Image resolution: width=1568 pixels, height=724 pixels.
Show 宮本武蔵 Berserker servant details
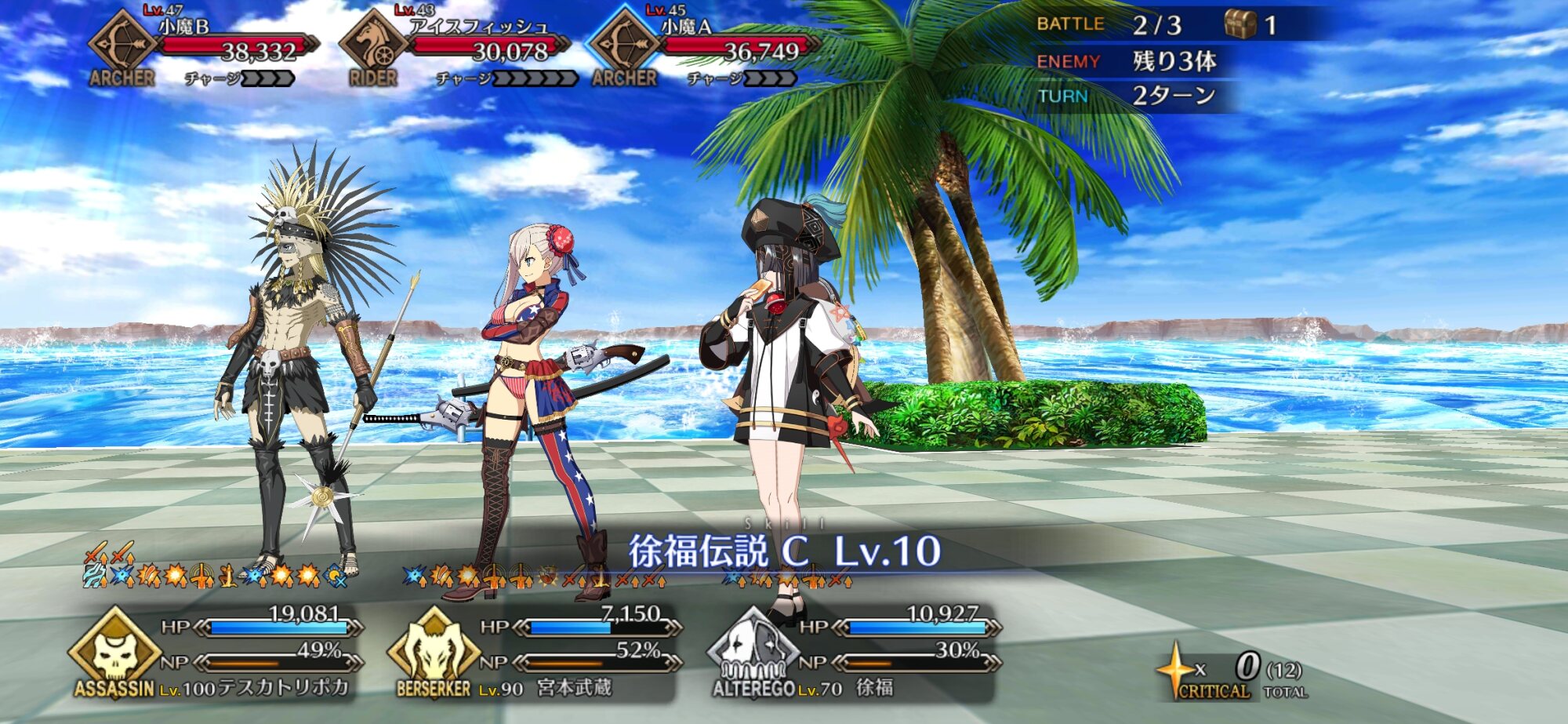[533, 653]
